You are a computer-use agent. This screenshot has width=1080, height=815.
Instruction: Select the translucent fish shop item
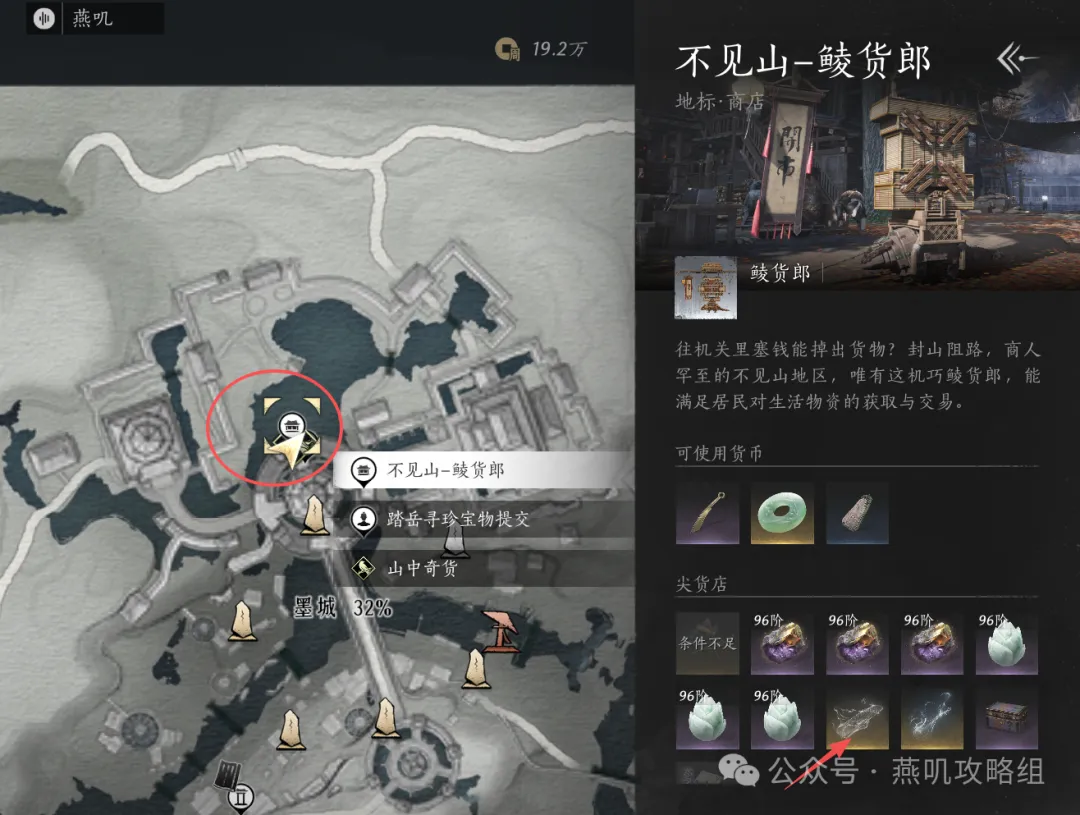tap(857, 717)
